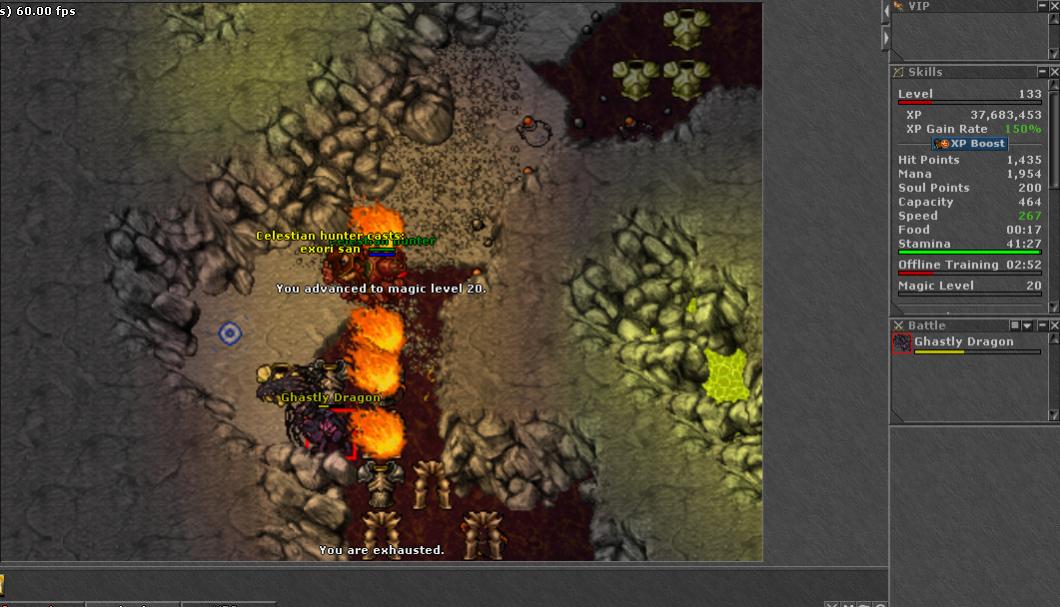1060x607 pixels.
Task: Toggle the Battle panel's square option button
Action: (1015, 326)
